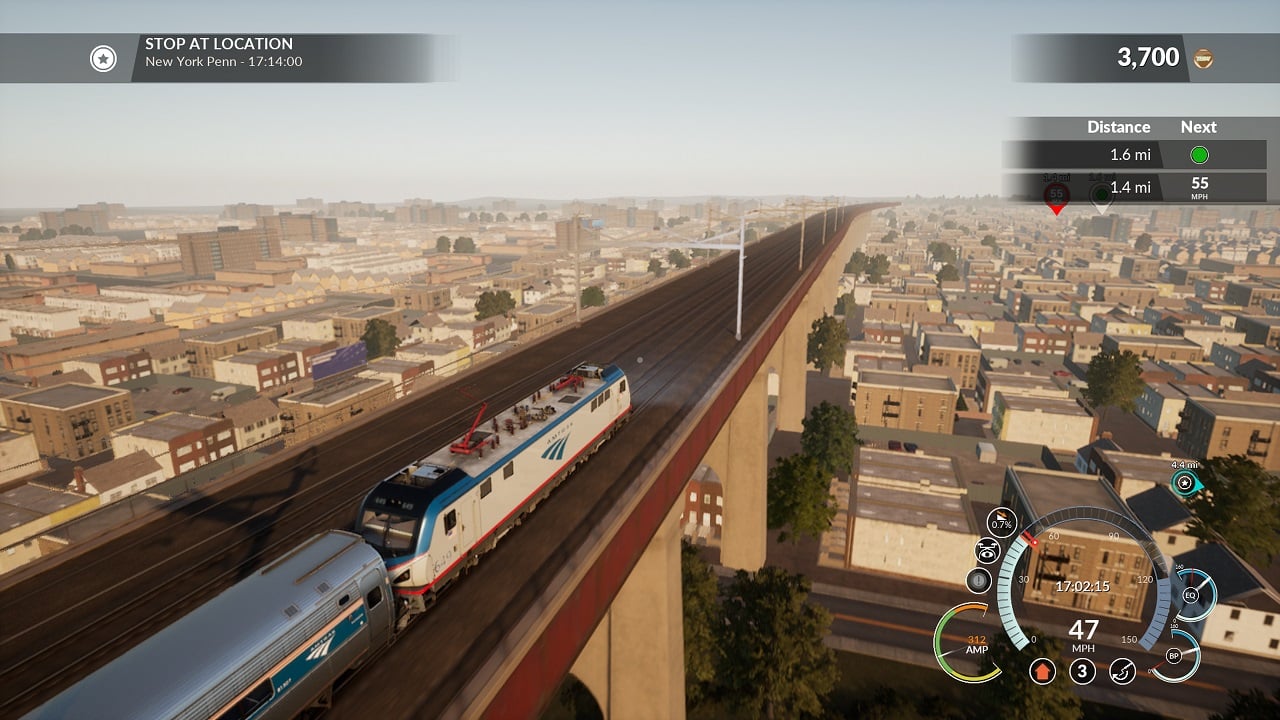Click the signal marker pin with green light
The width and height of the screenshot is (1280, 720).
tap(1101, 194)
